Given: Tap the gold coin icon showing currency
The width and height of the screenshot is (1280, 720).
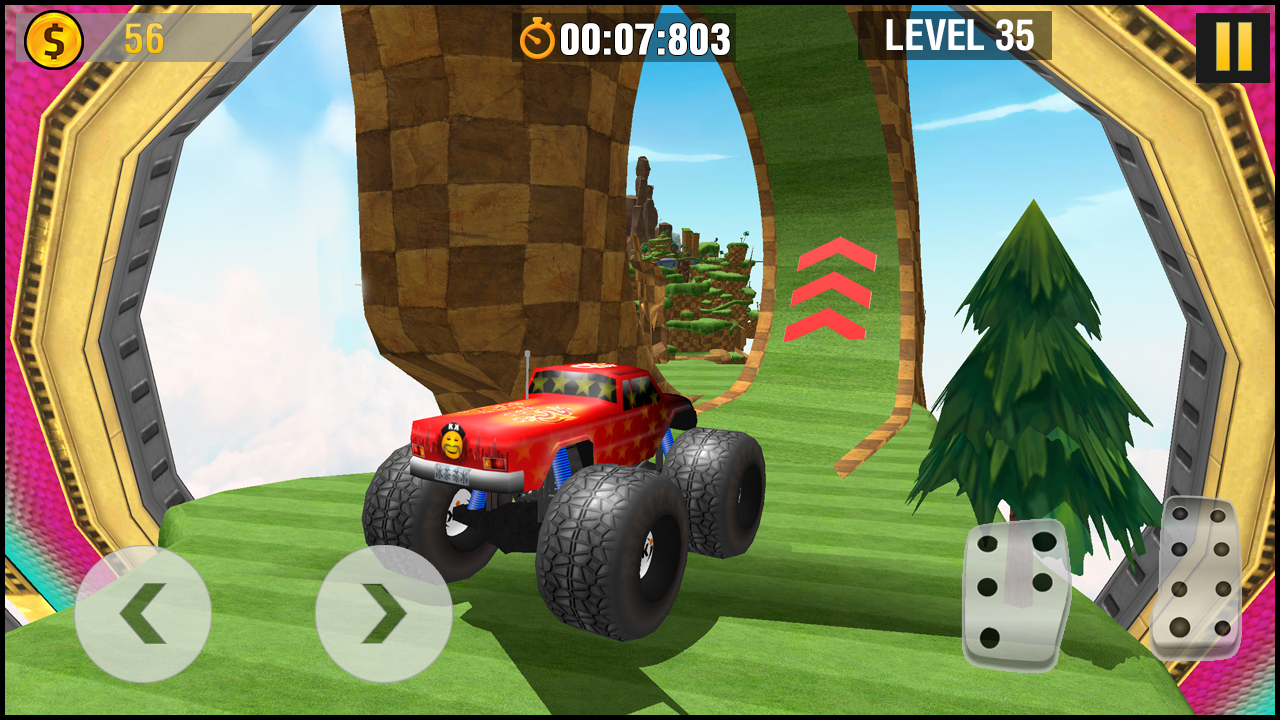Looking at the screenshot, I should pos(55,40).
